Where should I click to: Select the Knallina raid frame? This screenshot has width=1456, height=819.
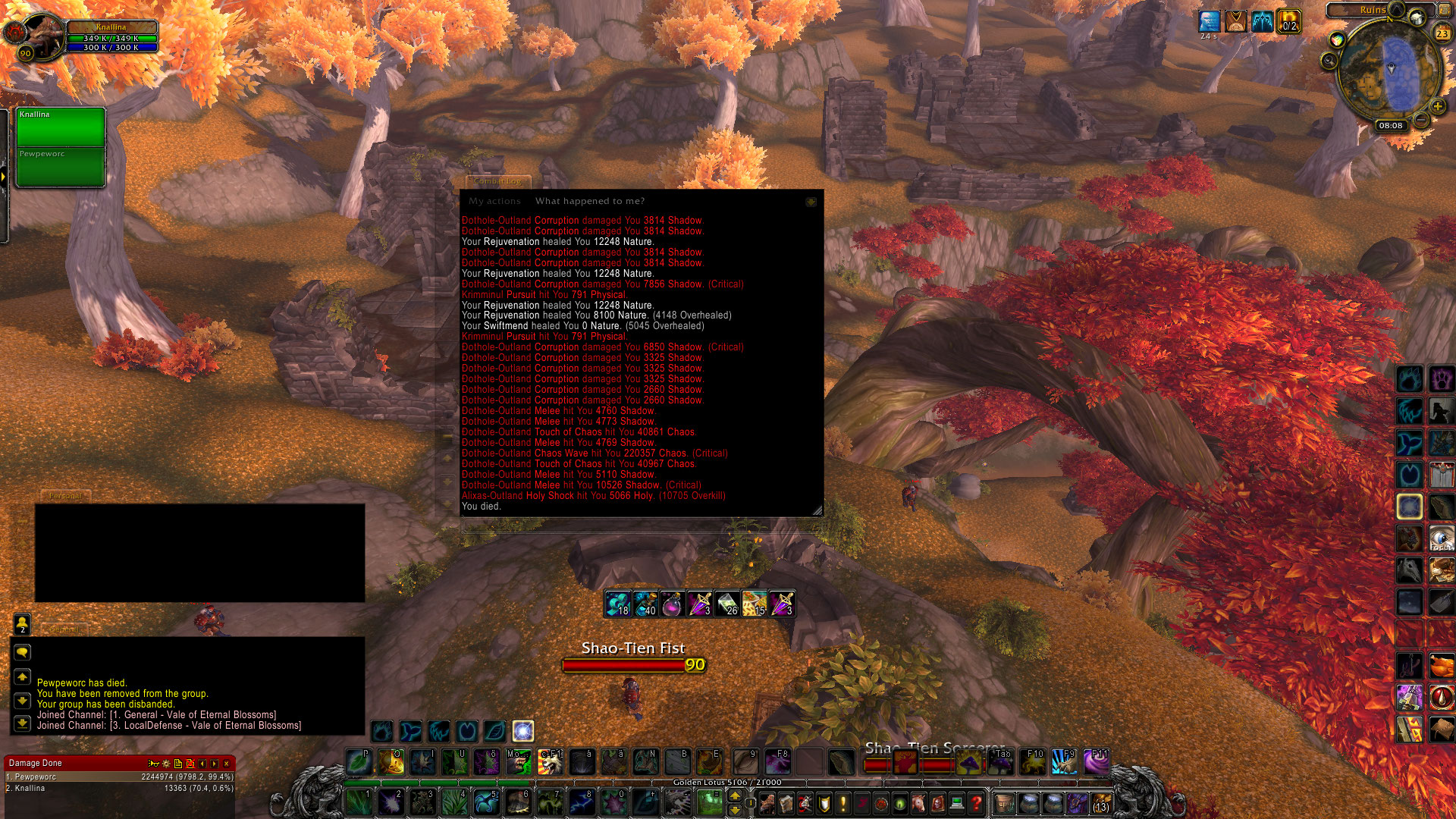[x=61, y=127]
